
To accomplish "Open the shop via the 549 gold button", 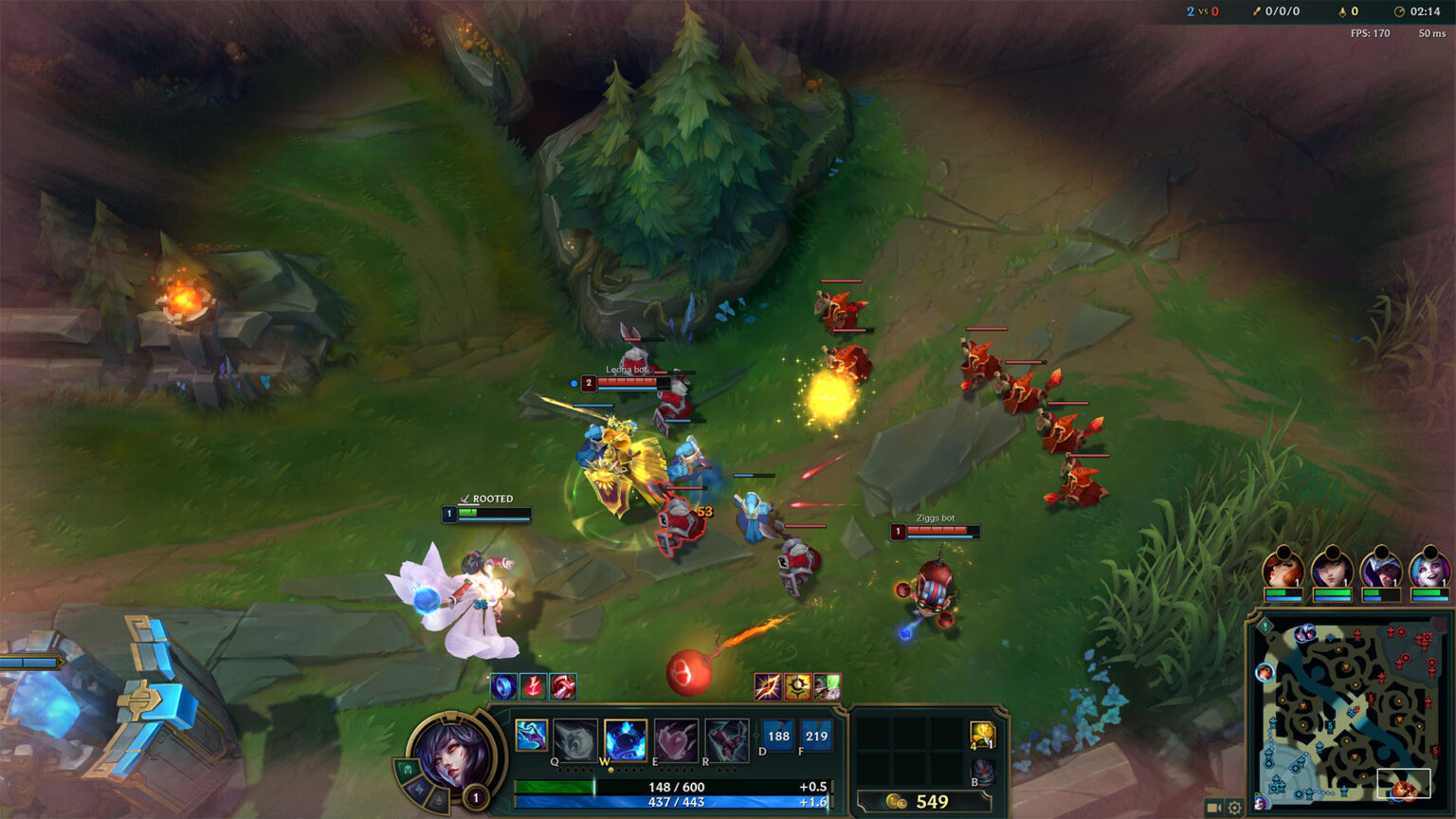I will pyautogui.click(x=918, y=802).
